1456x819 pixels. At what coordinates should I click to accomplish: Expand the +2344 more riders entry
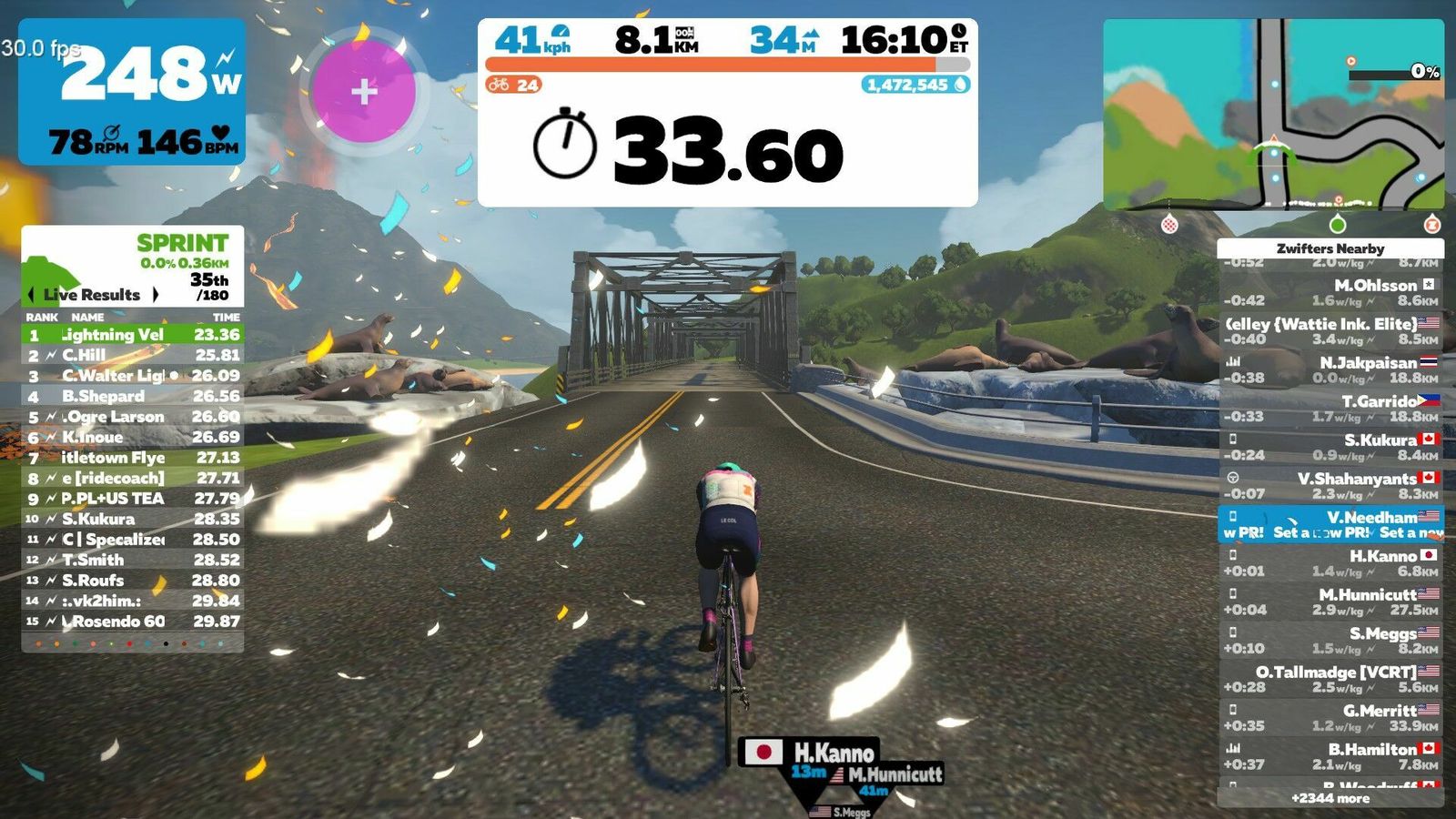[1330, 798]
